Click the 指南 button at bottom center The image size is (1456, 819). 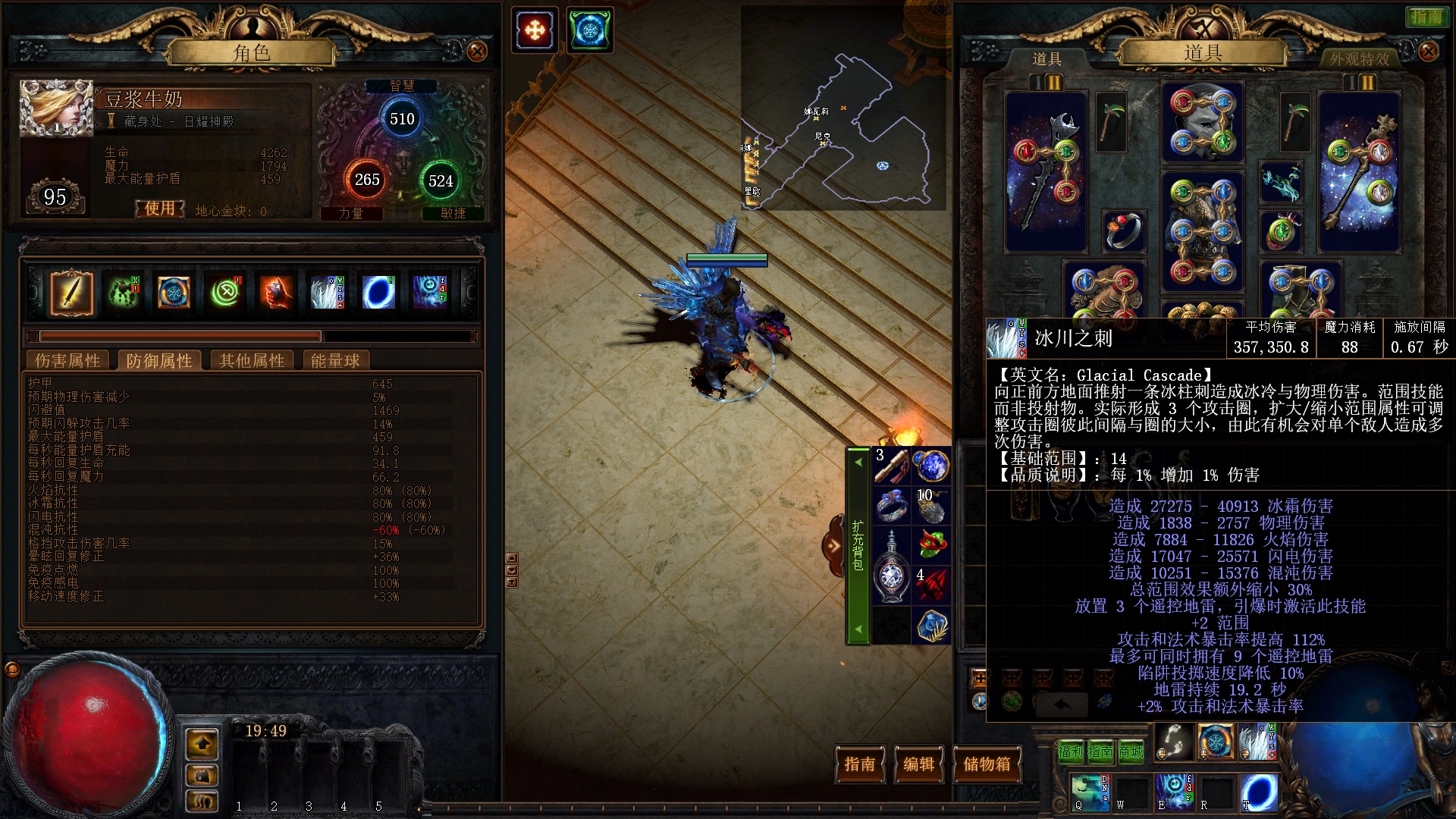coord(860,764)
